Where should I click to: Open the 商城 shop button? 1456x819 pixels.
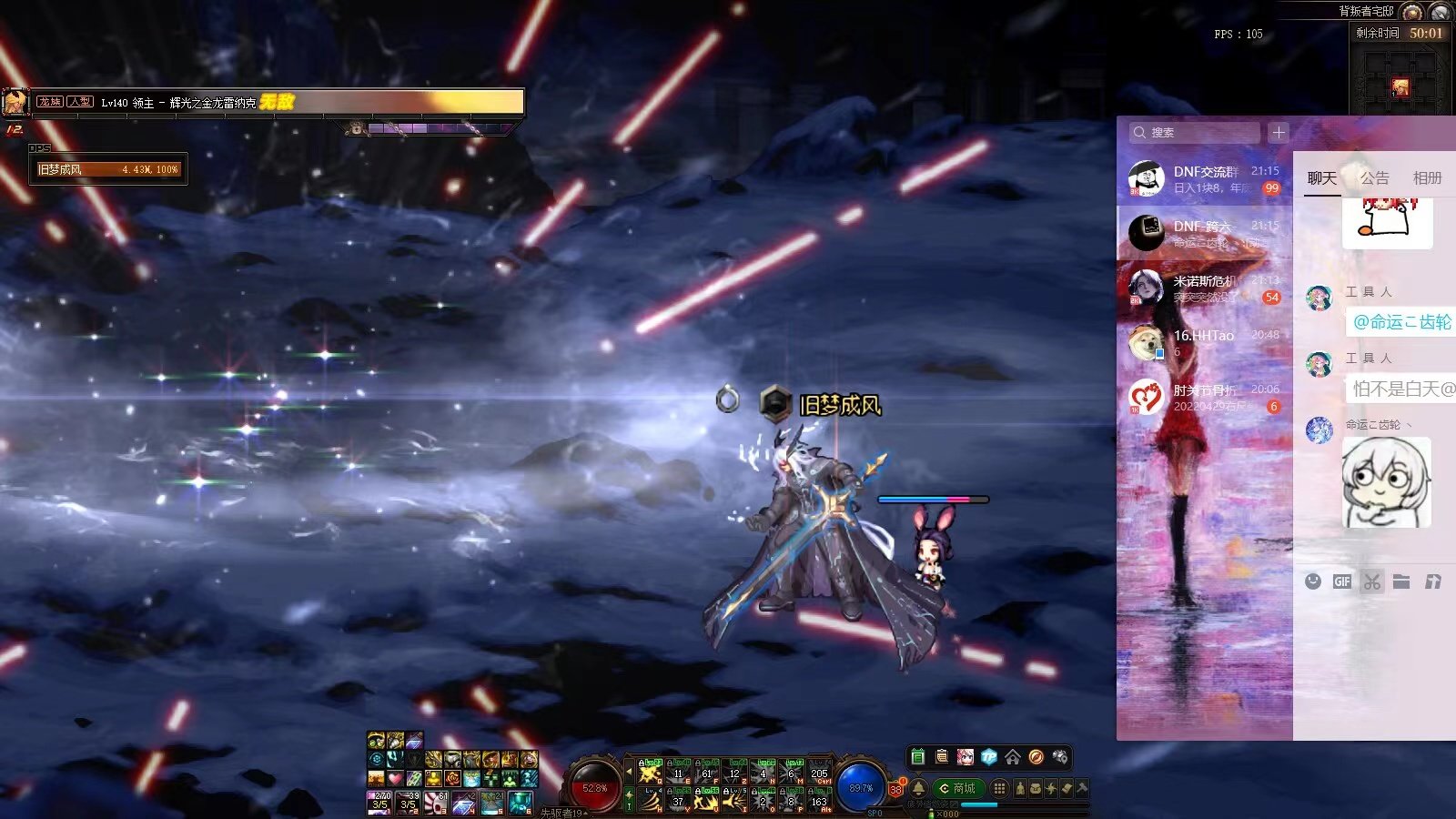[957, 788]
